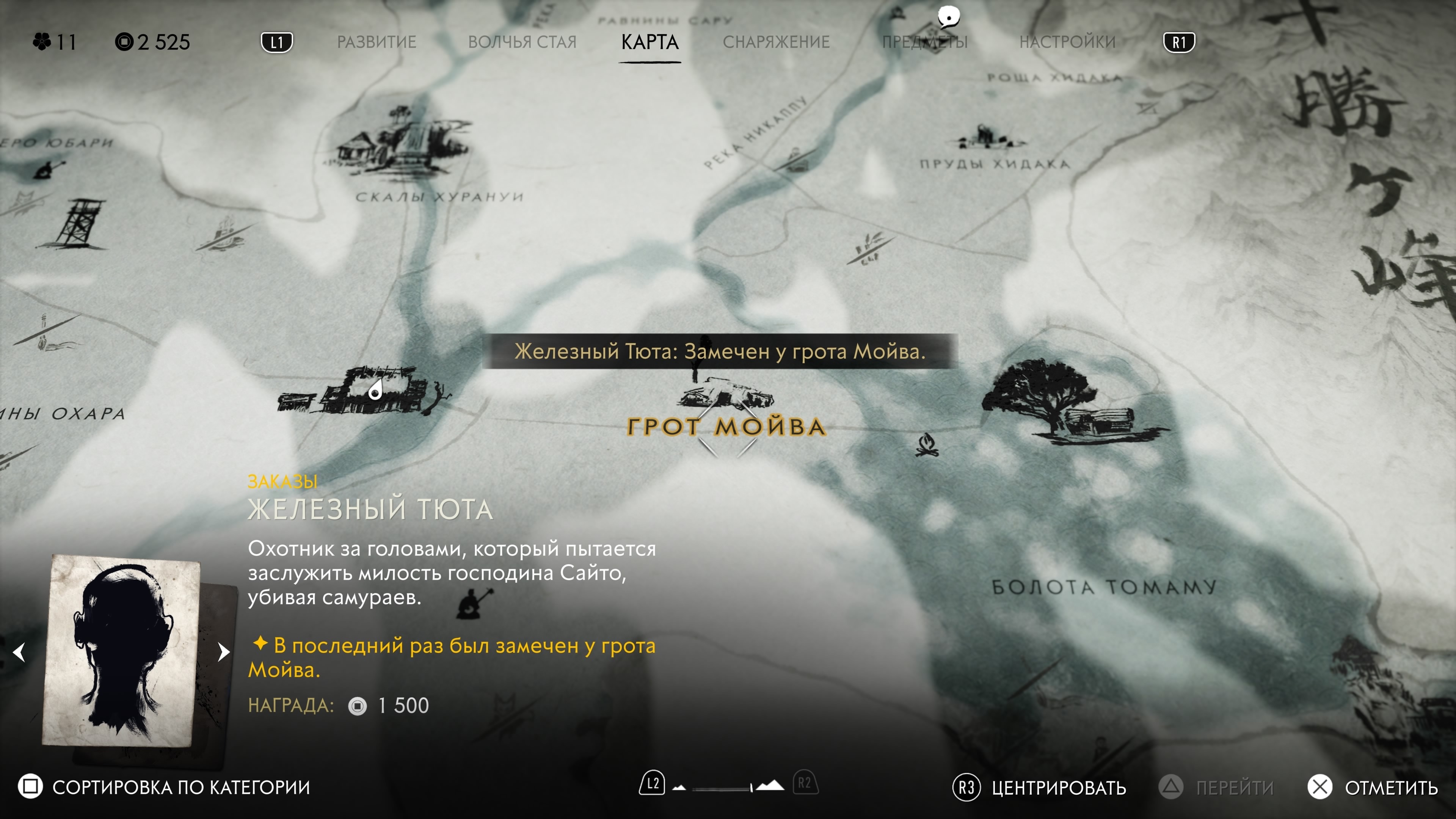Open the Предметы tab
The image size is (1456, 819).
925,42
